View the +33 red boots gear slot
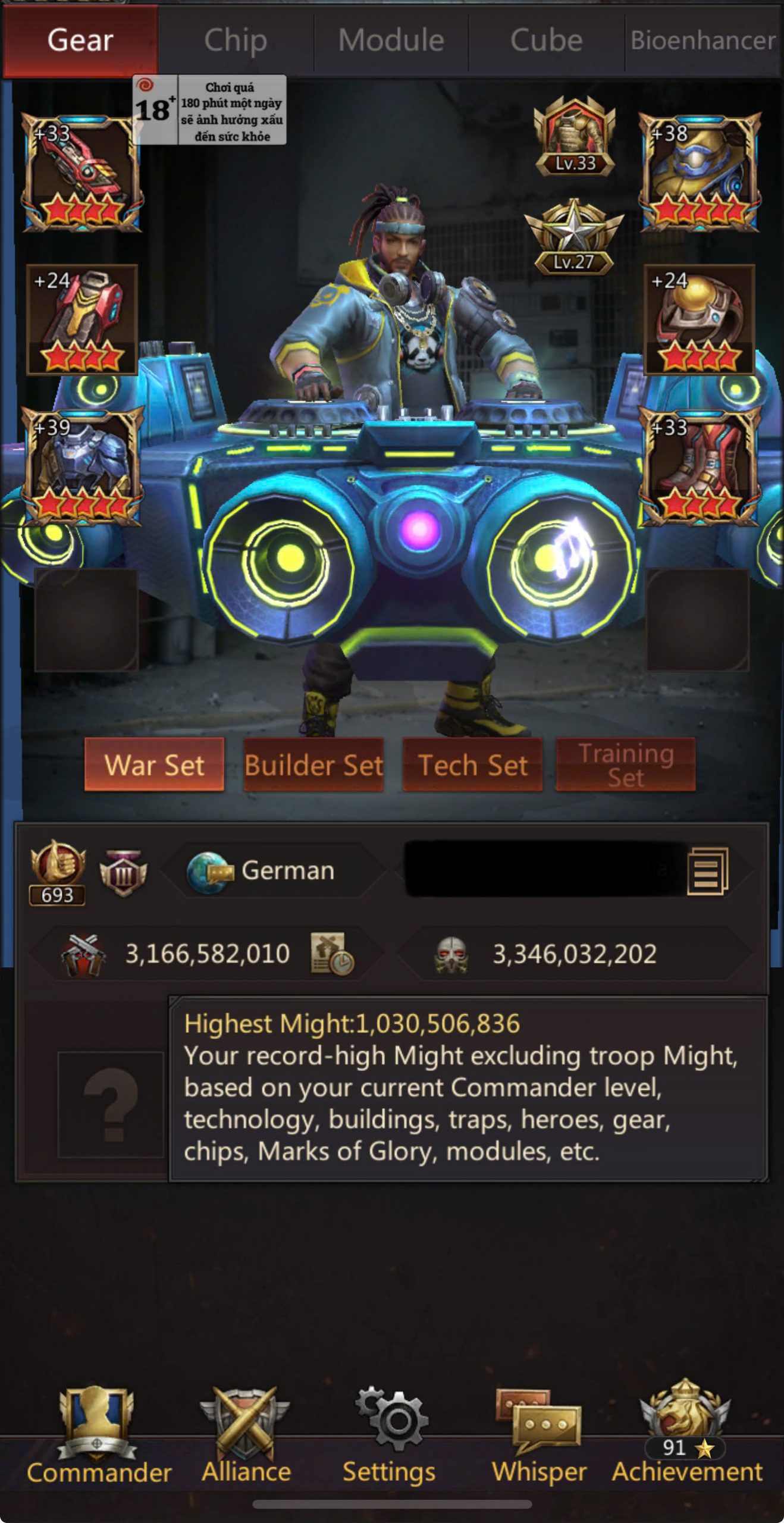Viewport: 784px width, 1523px height. click(700, 467)
